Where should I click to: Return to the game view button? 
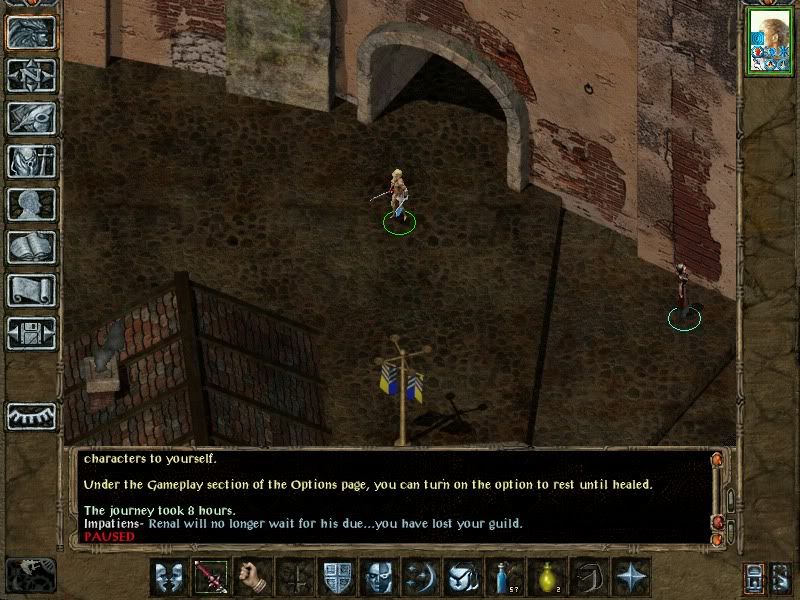coord(31,31)
